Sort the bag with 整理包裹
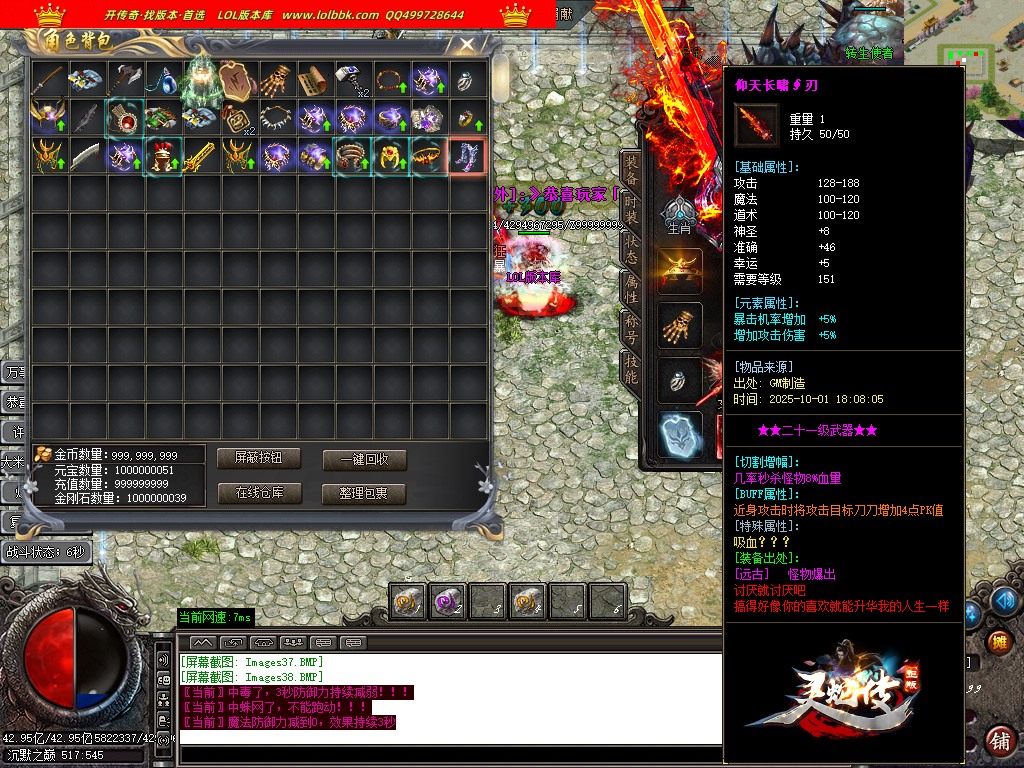1024x768 pixels. point(364,494)
